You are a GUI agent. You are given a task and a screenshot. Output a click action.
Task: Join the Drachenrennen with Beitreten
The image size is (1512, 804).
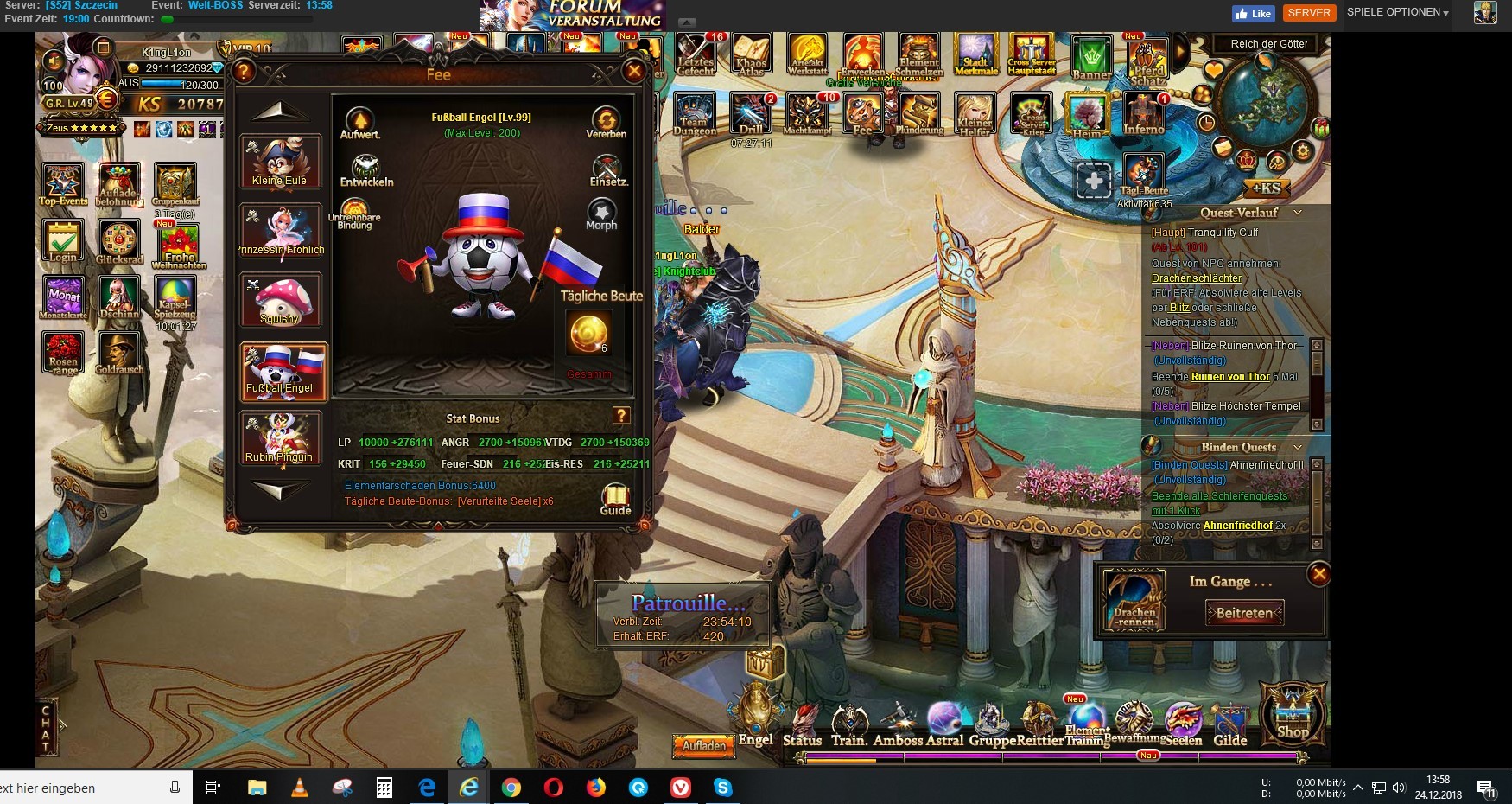(1244, 613)
